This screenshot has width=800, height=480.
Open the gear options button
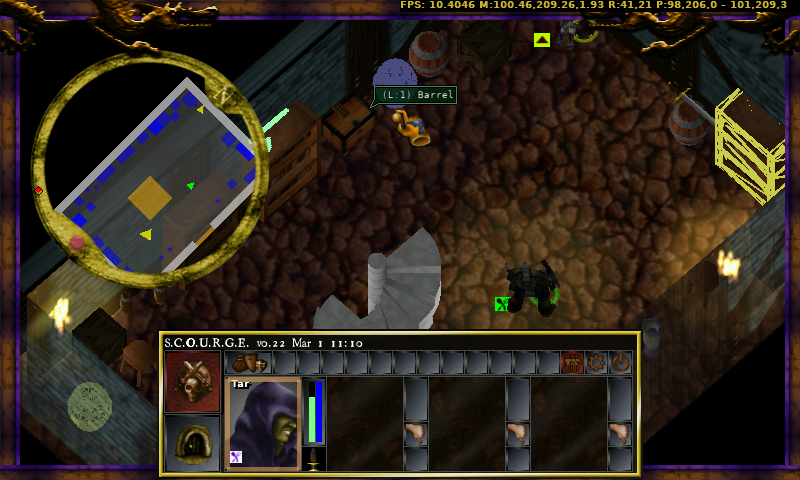click(597, 363)
